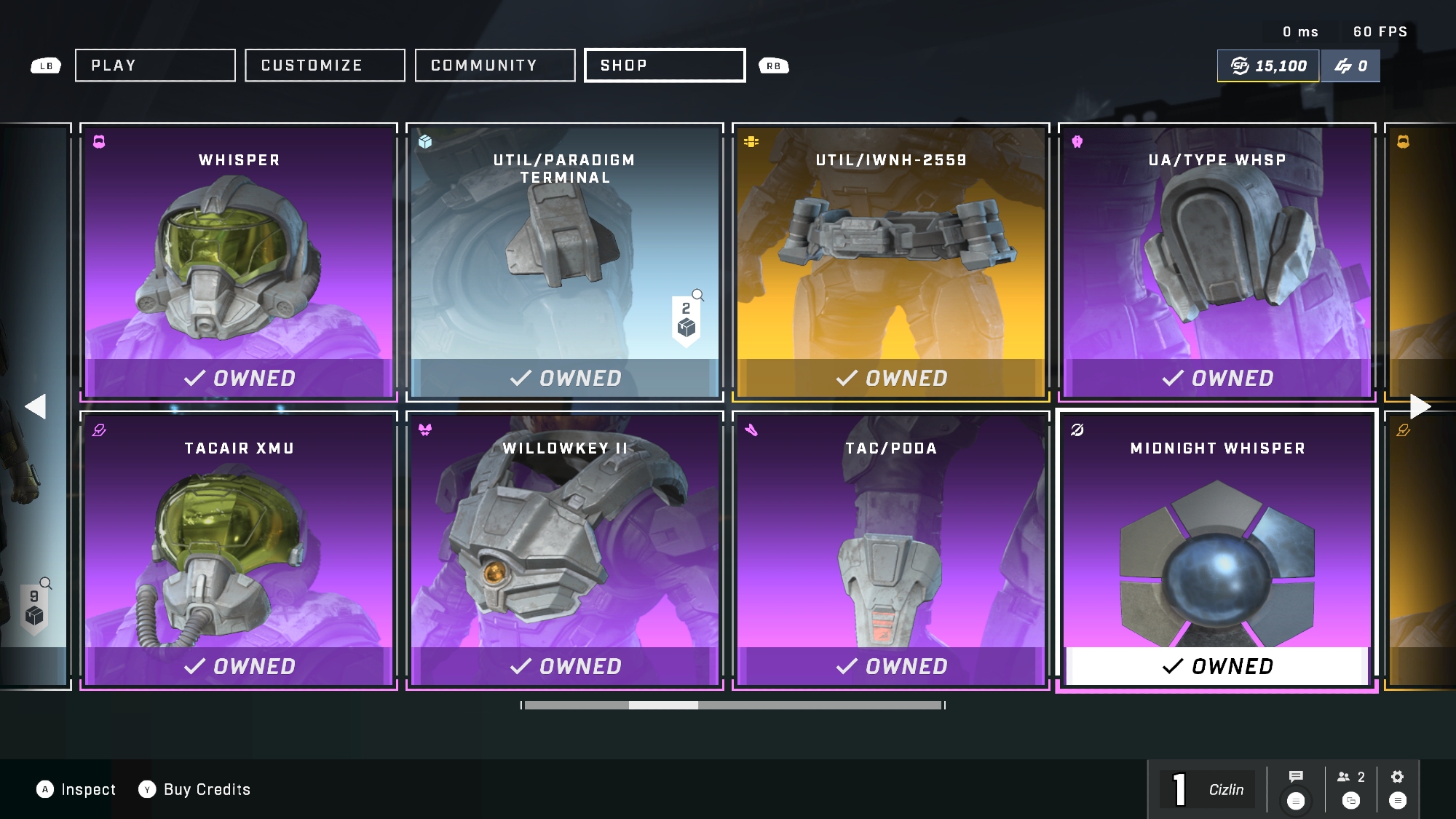Screen dimensions: 1456x819
Task: Switch to the Play tab
Action: click(x=155, y=66)
